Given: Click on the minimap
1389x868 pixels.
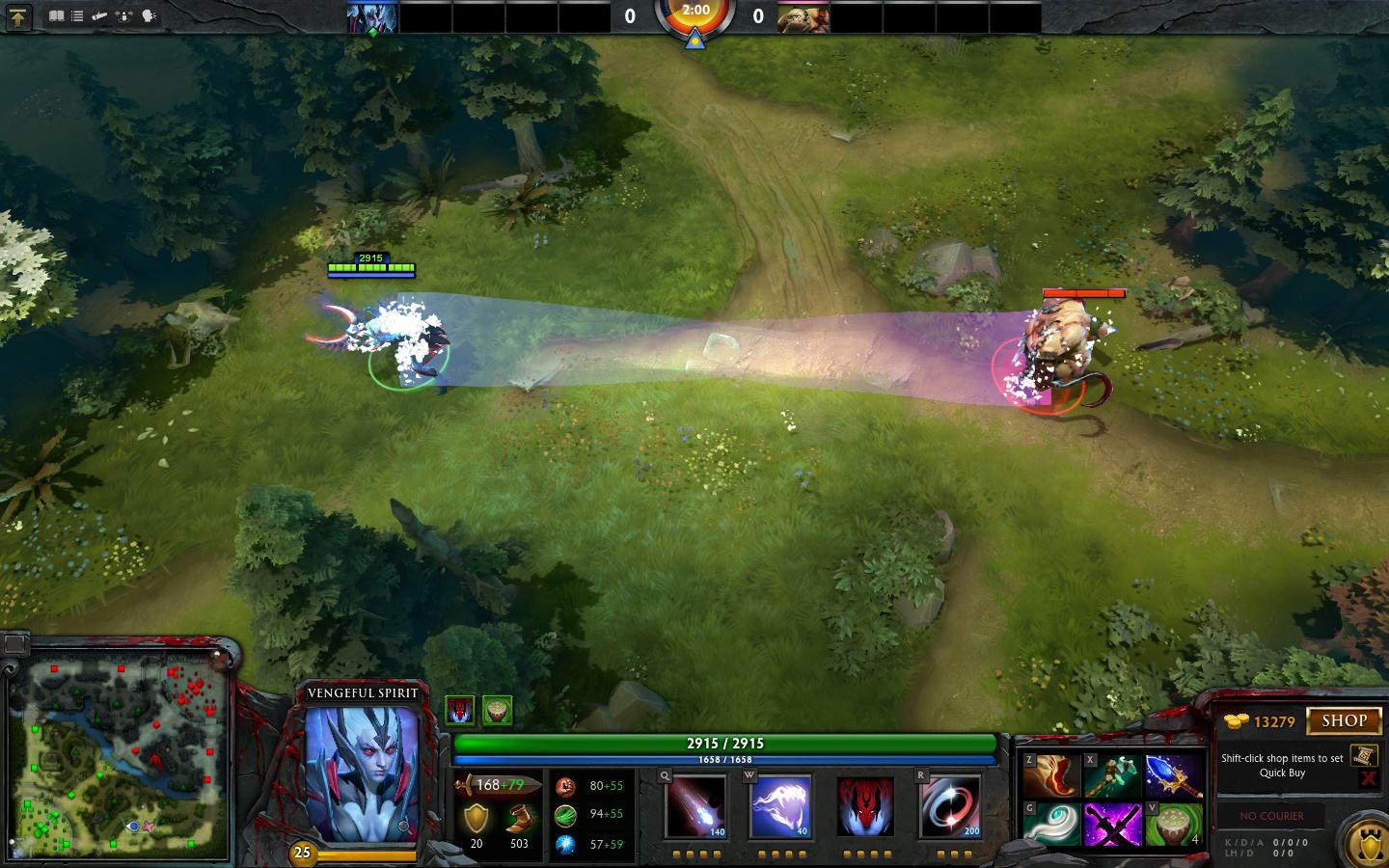Looking at the screenshot, I should [x=120, y=760].
